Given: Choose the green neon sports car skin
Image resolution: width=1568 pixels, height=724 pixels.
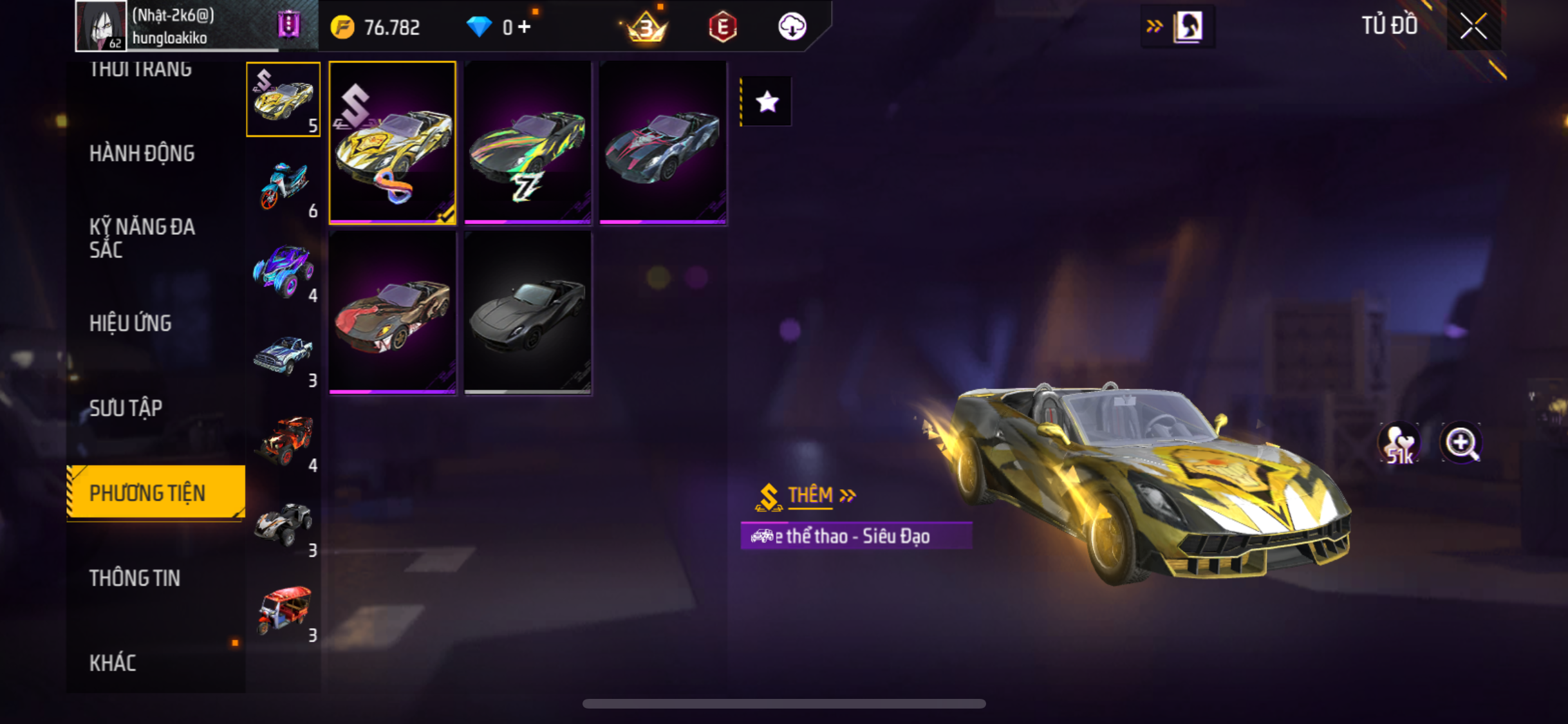Looking at the screenshot, I should point(527,143).
